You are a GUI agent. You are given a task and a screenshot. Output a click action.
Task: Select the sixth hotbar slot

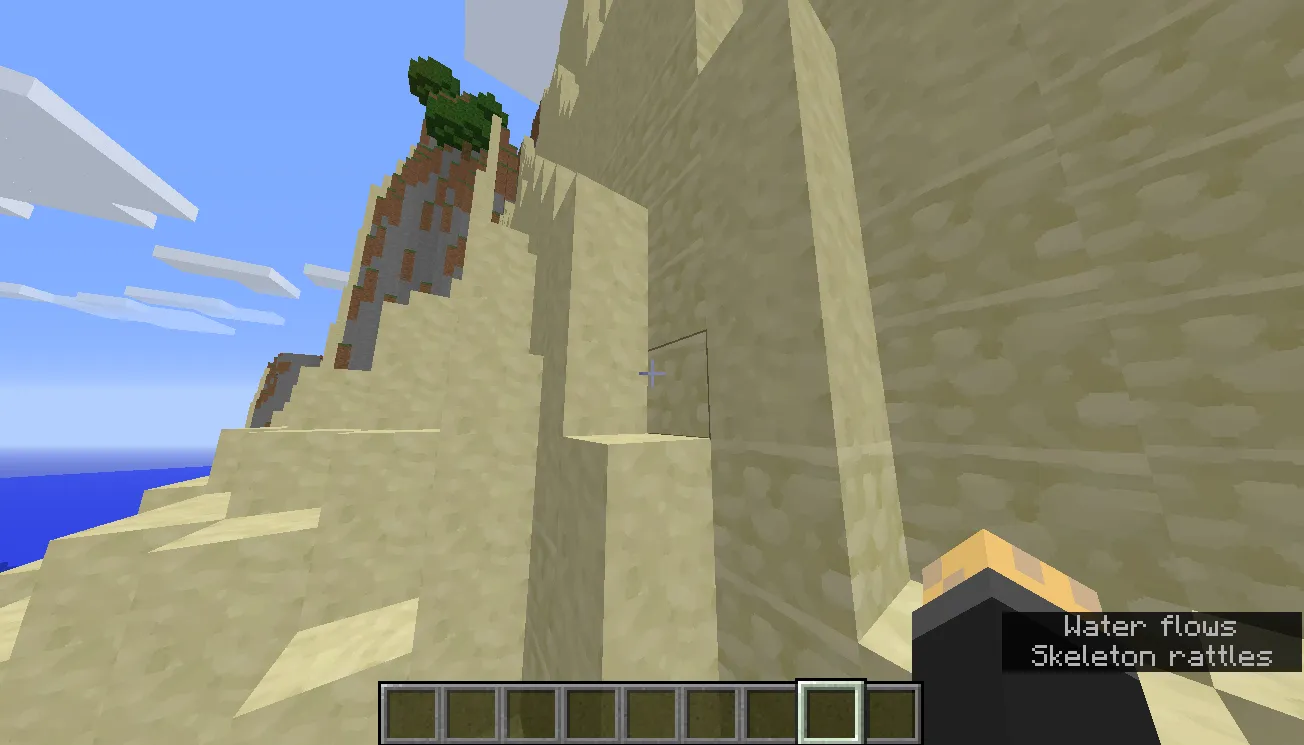(713, 711)
